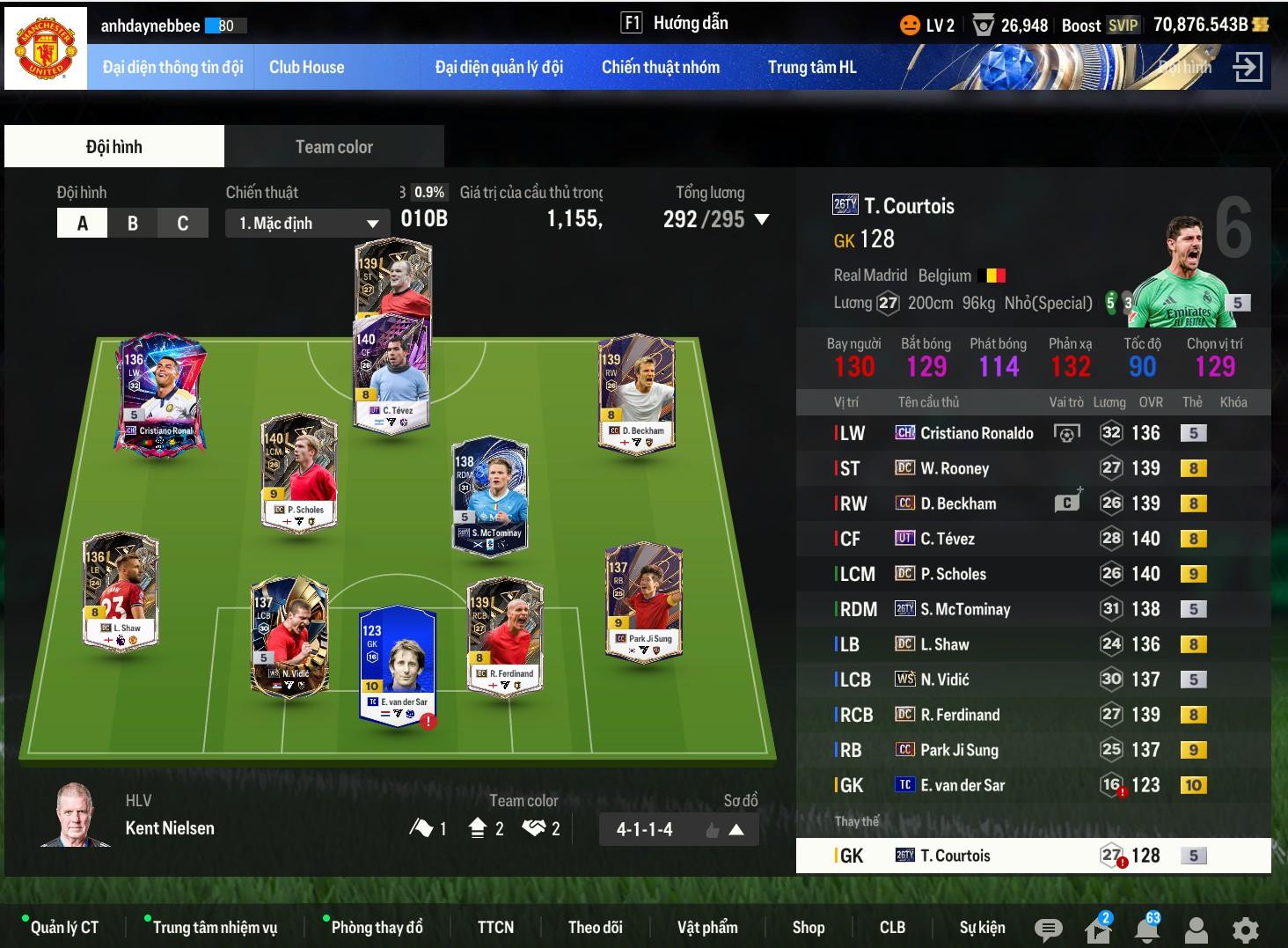Open the settings gear icon
Viewport: 1288px width, 948px height.
[1245, 930]
